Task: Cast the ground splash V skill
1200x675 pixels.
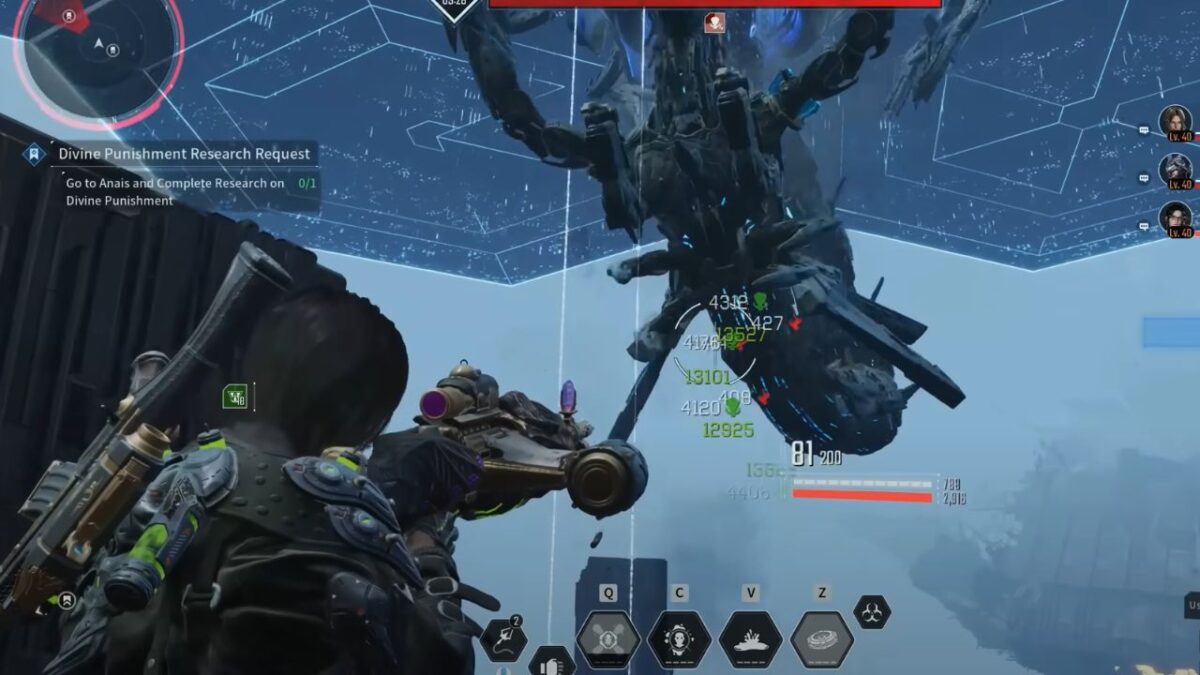Action: coord(750,639)
